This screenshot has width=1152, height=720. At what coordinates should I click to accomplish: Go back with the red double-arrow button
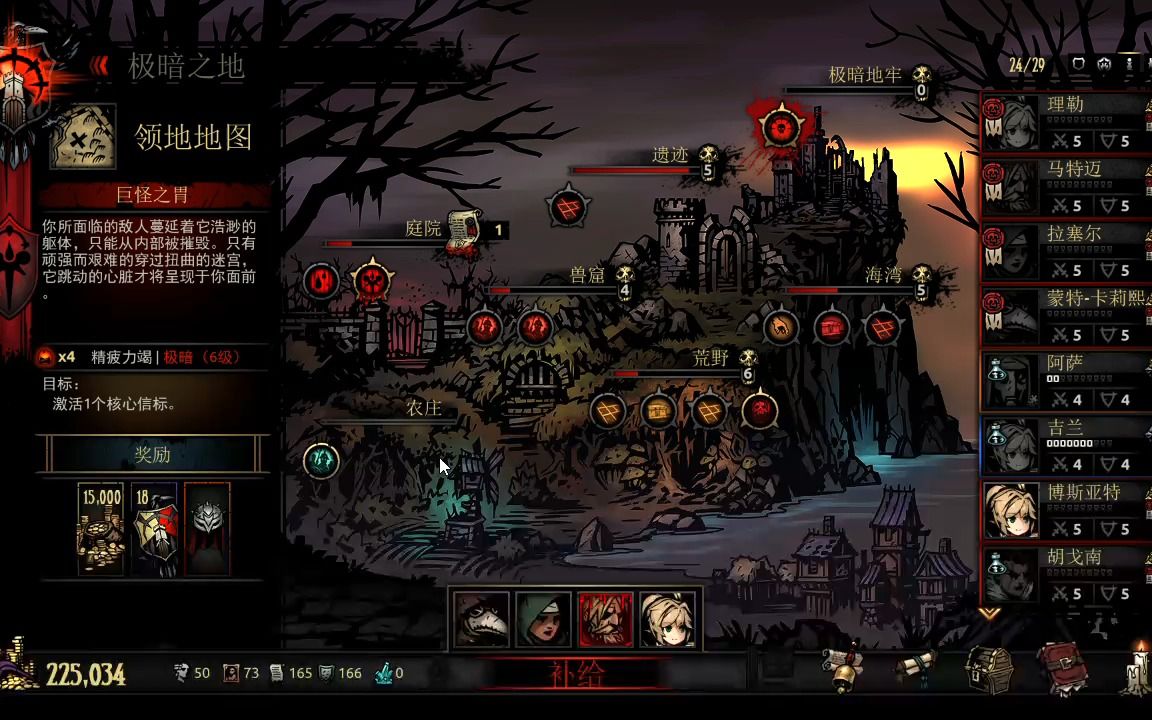(99, 66)
